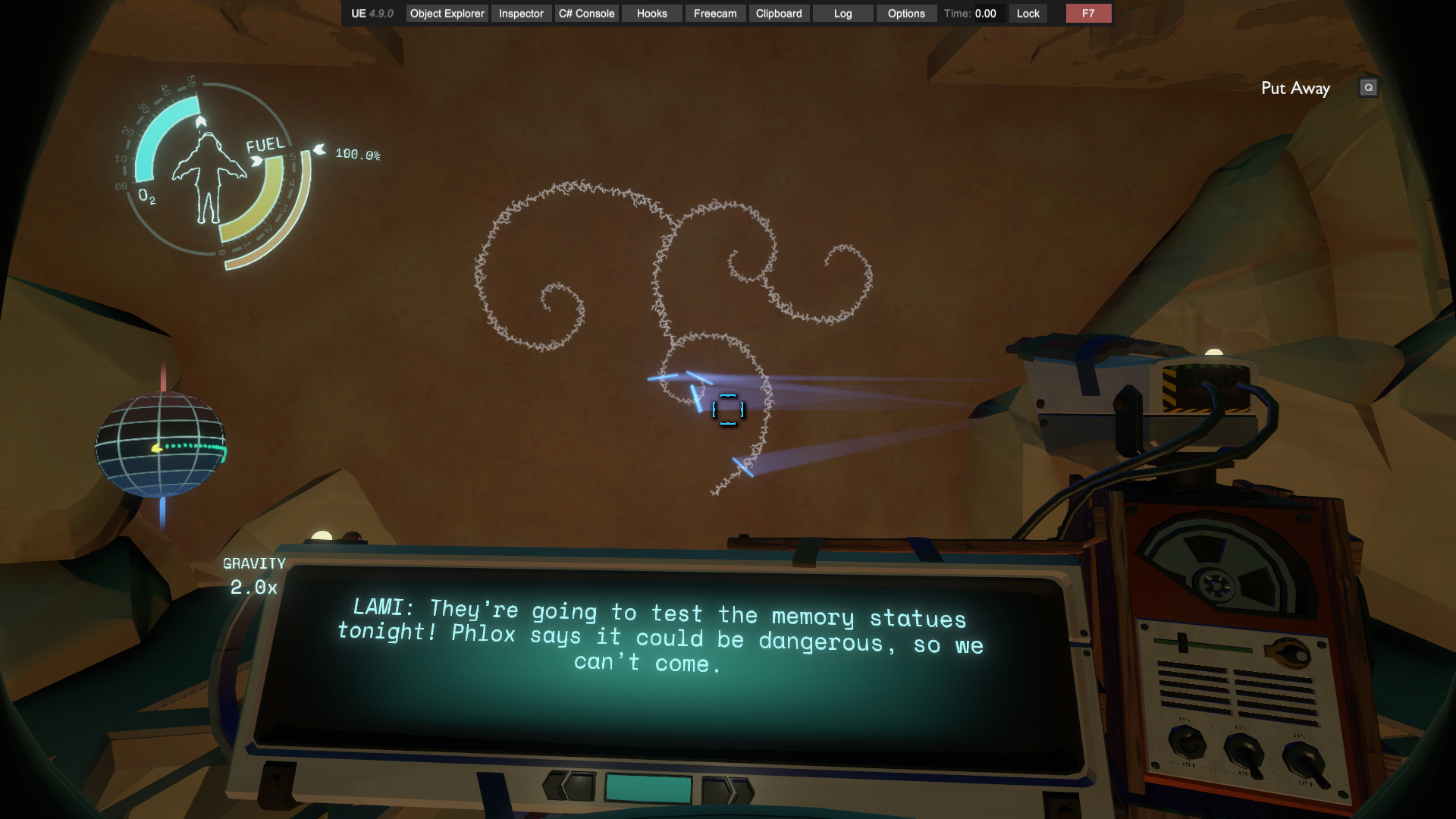Close the explorer with the F7 button
This screenshot has width=1456, height=819.
pyautogui.click(x=1088, y=14)
